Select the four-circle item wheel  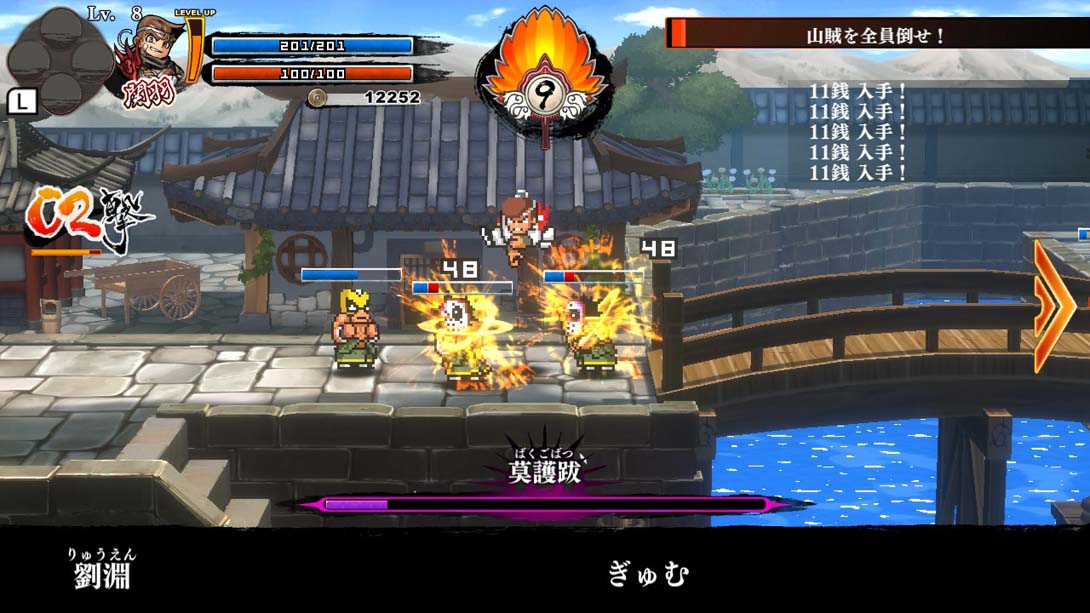tap(60, 57)
